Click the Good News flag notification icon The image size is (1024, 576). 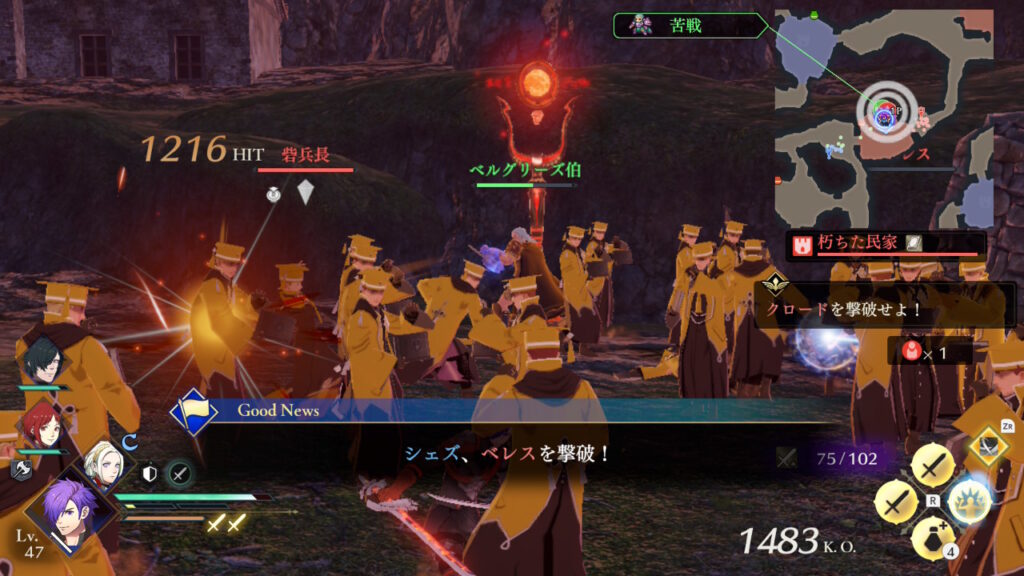pos(193,412)
